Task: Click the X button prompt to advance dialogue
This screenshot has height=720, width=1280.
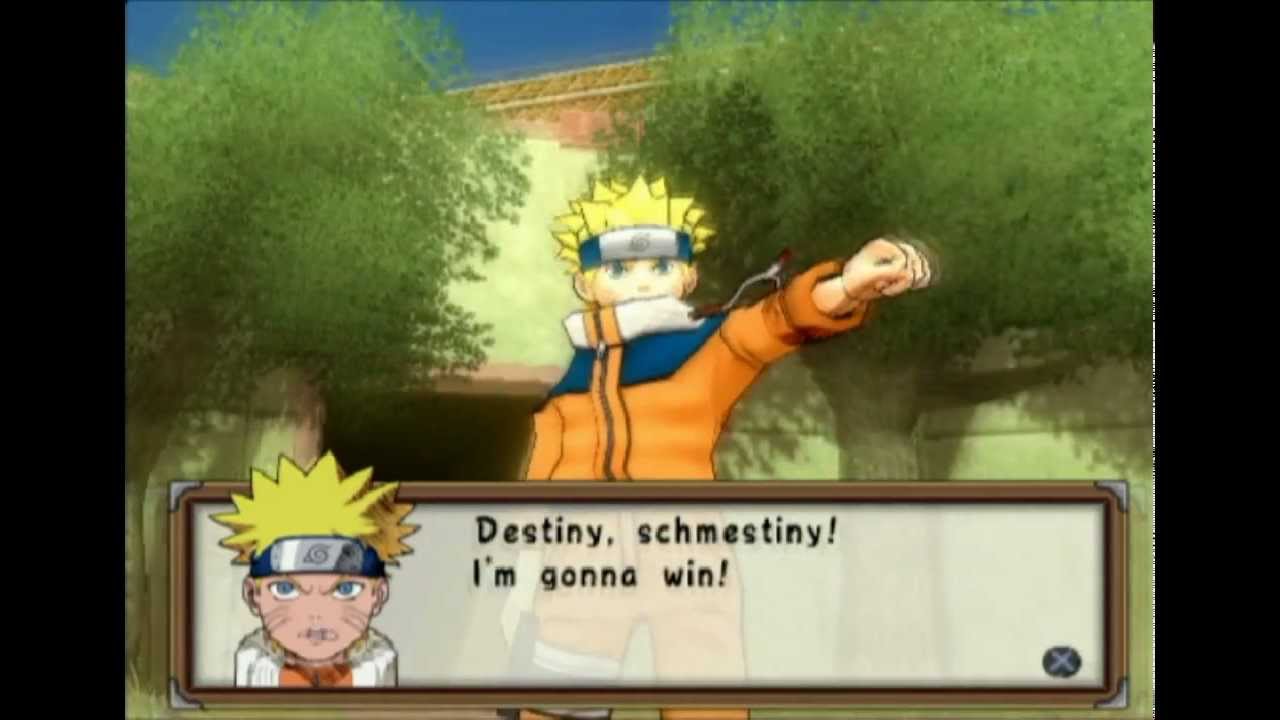Action: pyautogui.click(x=1063, y=662)
